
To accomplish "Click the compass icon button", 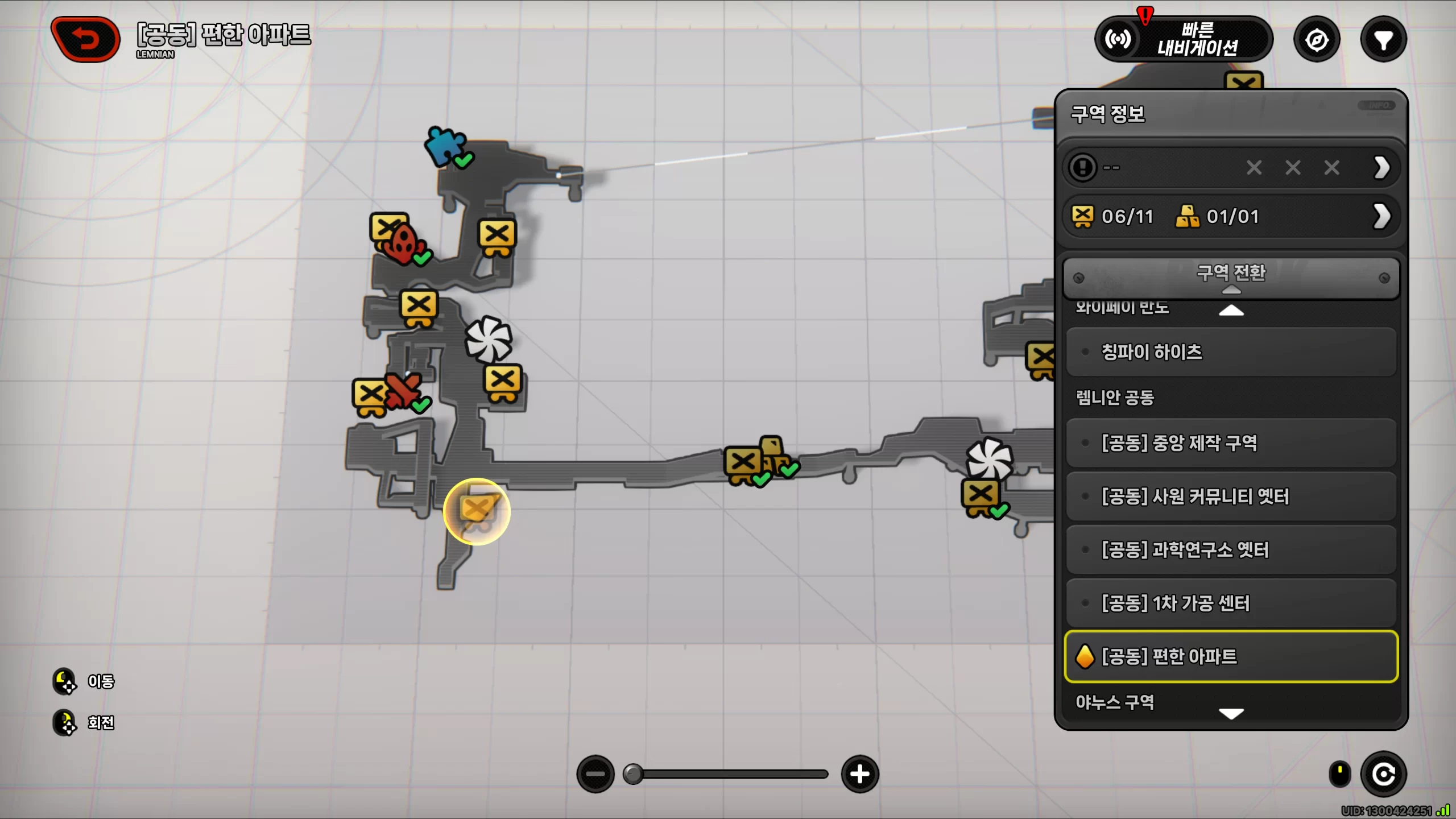I will click(x=1317, y=40).
